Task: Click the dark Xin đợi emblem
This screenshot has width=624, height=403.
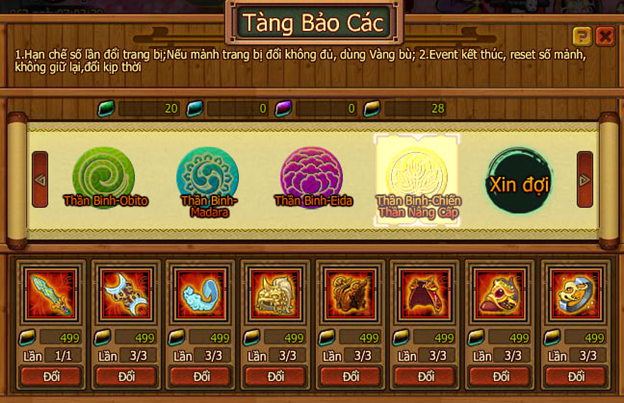Action: click(519, 180)
